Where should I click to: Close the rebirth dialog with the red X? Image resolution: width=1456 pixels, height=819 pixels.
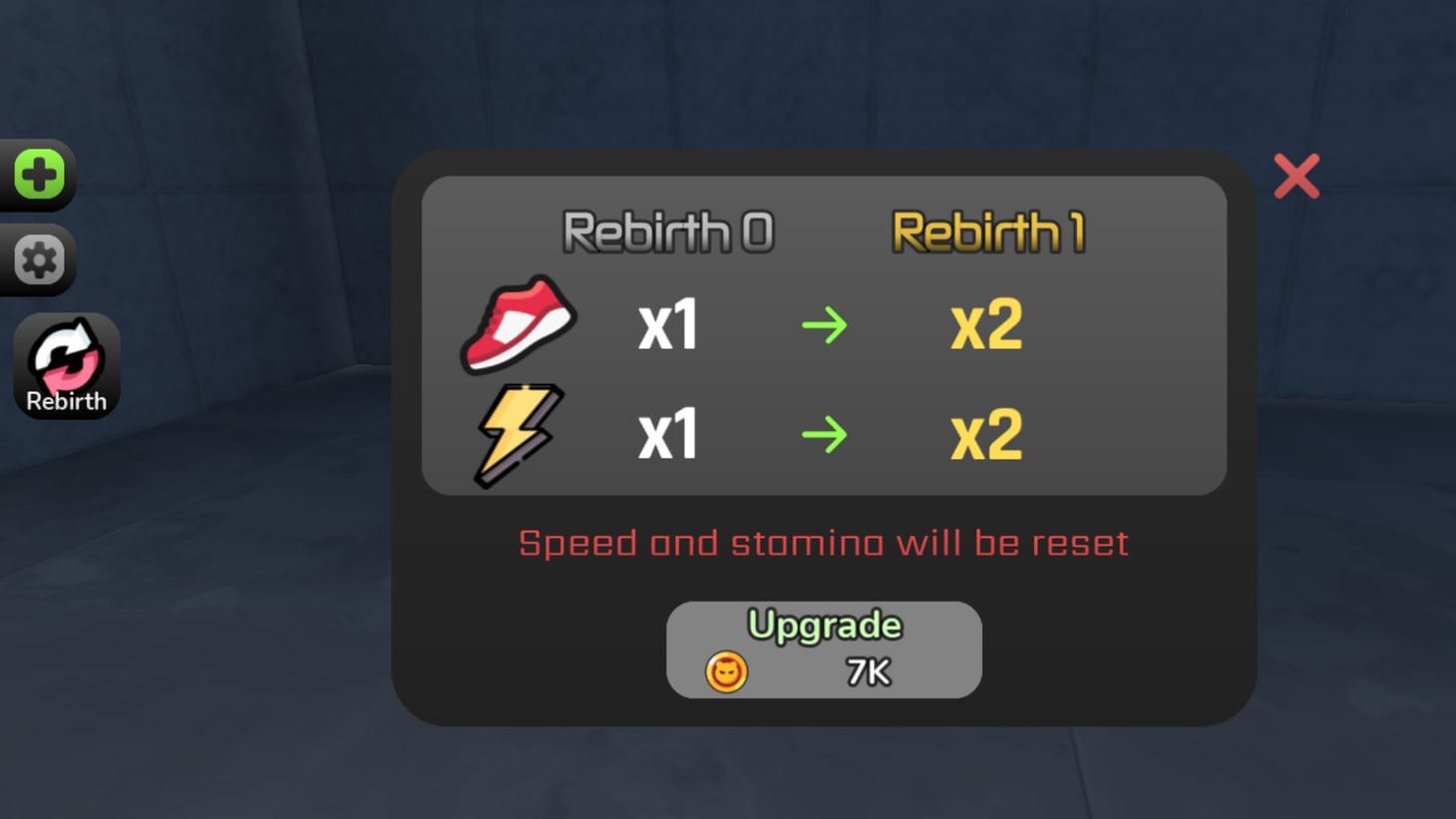pyautogui.click(x=1296, y=176)
